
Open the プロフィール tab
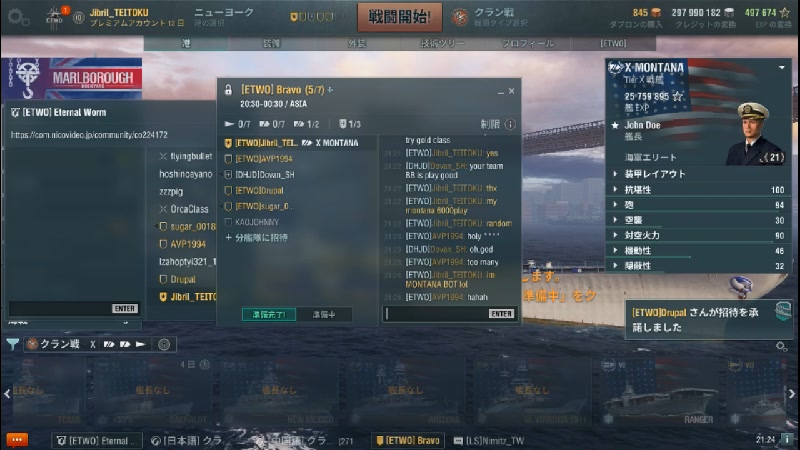coord(527,44)
